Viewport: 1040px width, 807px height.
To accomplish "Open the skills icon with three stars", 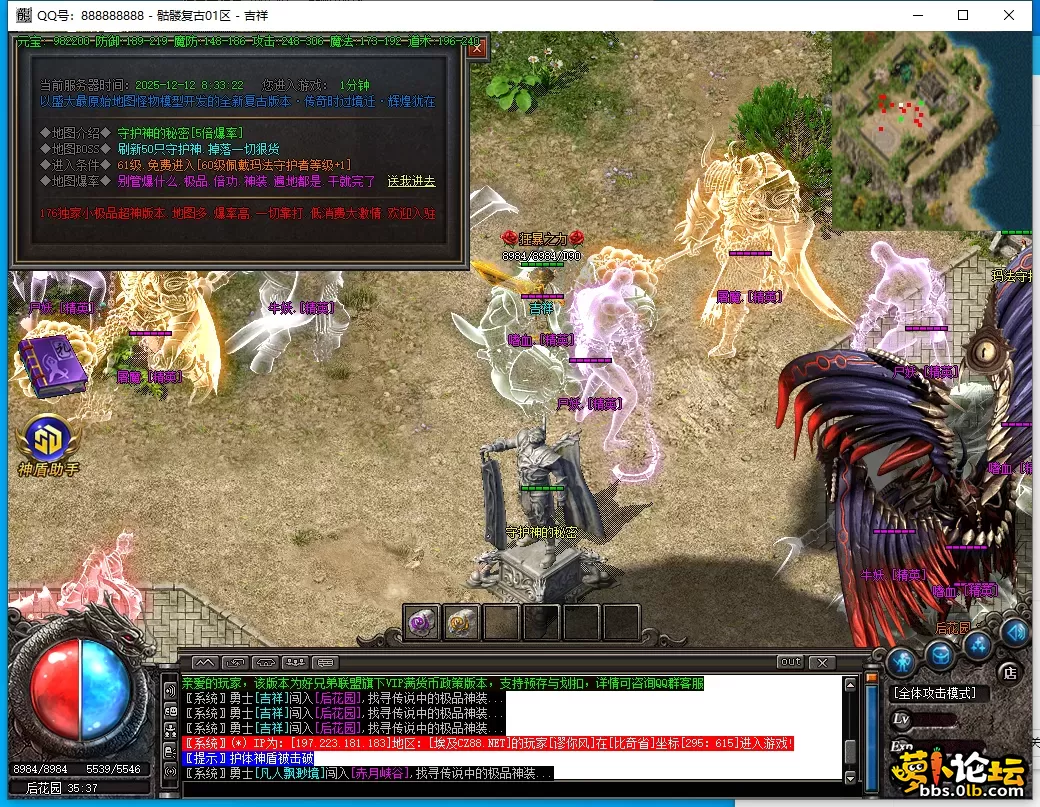I will click(x=977, y=646).
